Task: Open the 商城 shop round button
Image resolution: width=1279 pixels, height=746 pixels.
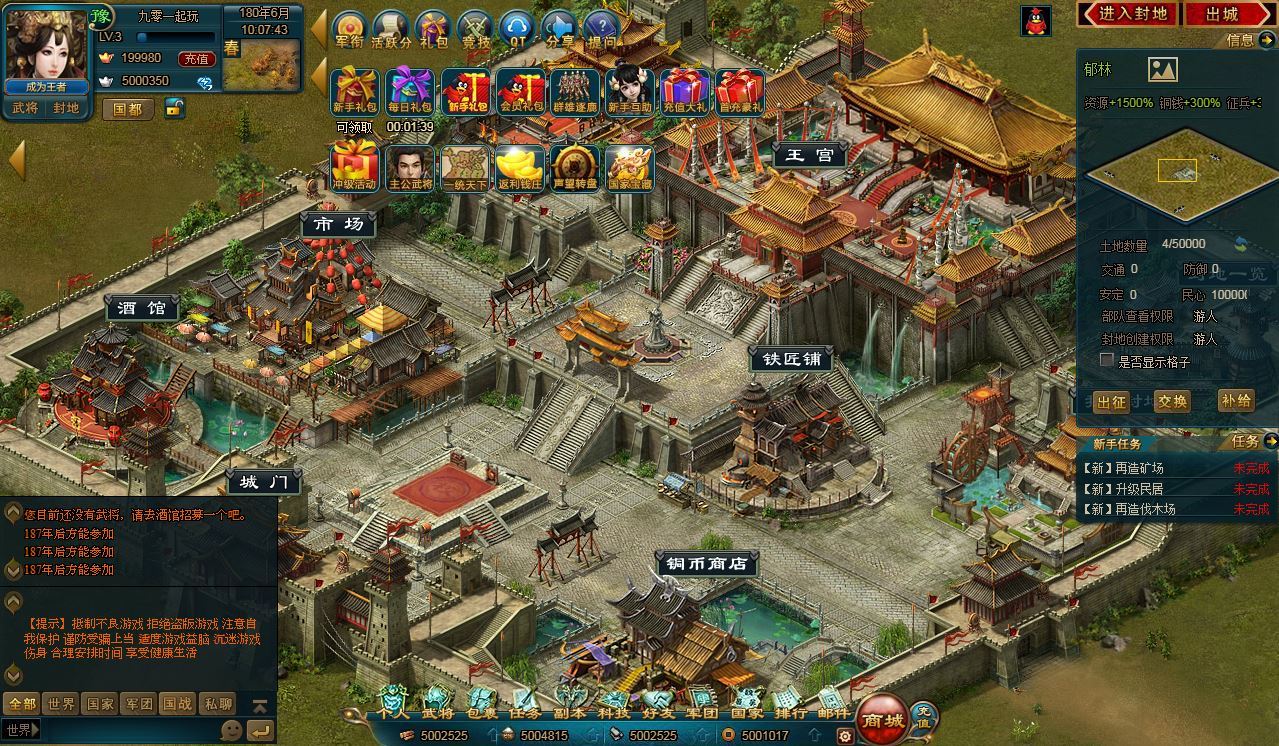Action: tap(883, 719)
